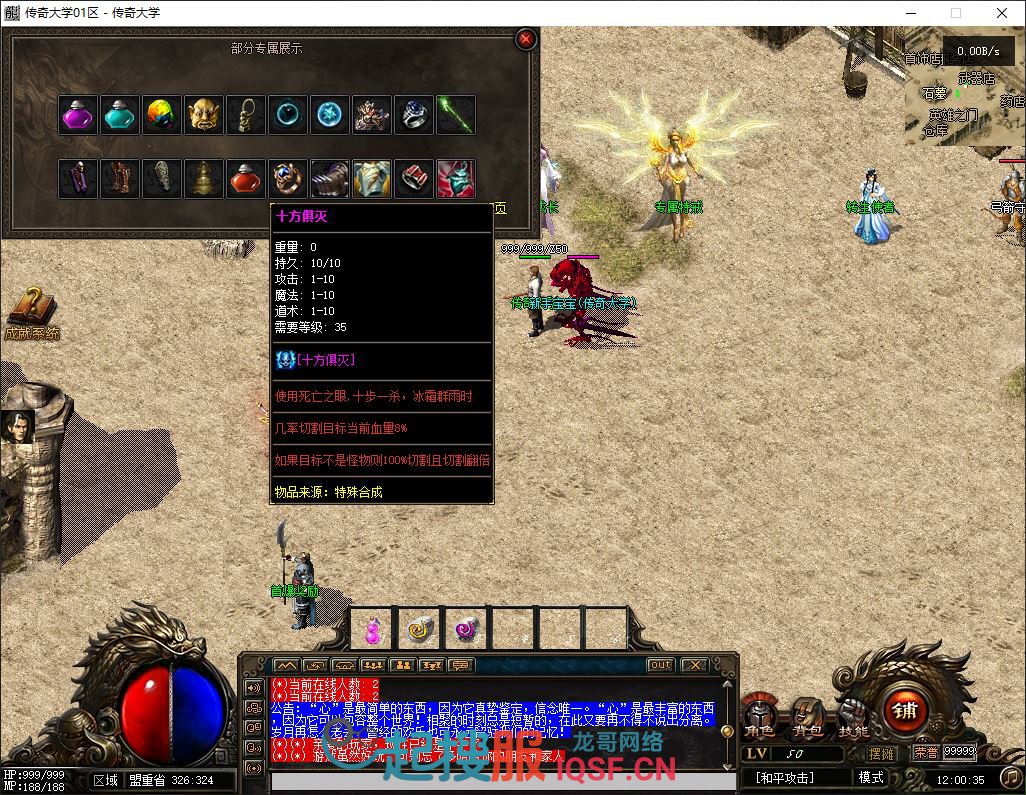Choose the spiked gauntlet item
Viewport: 1026px width, 795px height.
coord(330,179)
